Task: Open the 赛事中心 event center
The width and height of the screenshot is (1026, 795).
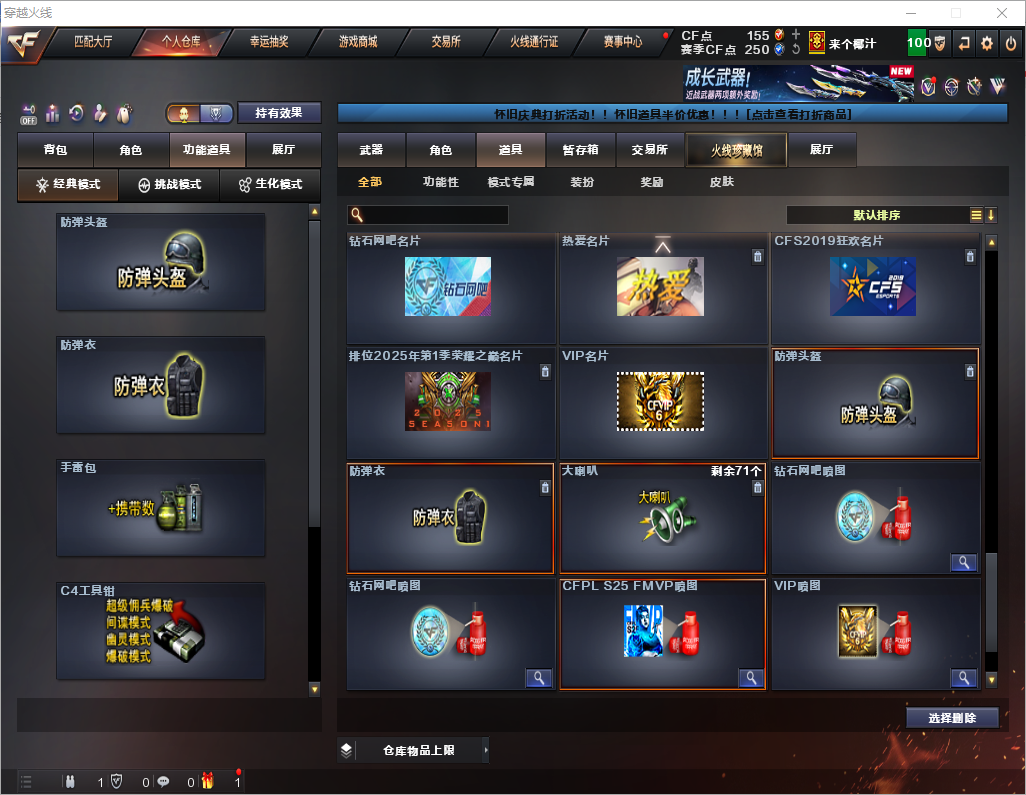Action: [x=623, y=43]
